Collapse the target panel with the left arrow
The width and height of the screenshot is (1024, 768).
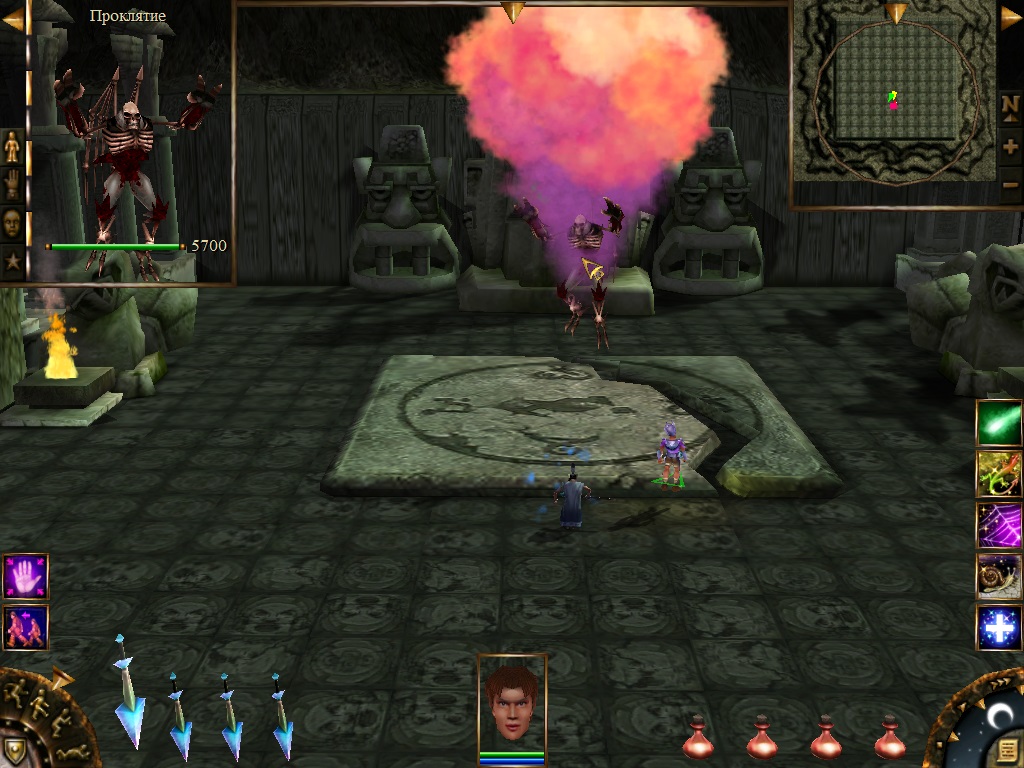pos(13,18)
